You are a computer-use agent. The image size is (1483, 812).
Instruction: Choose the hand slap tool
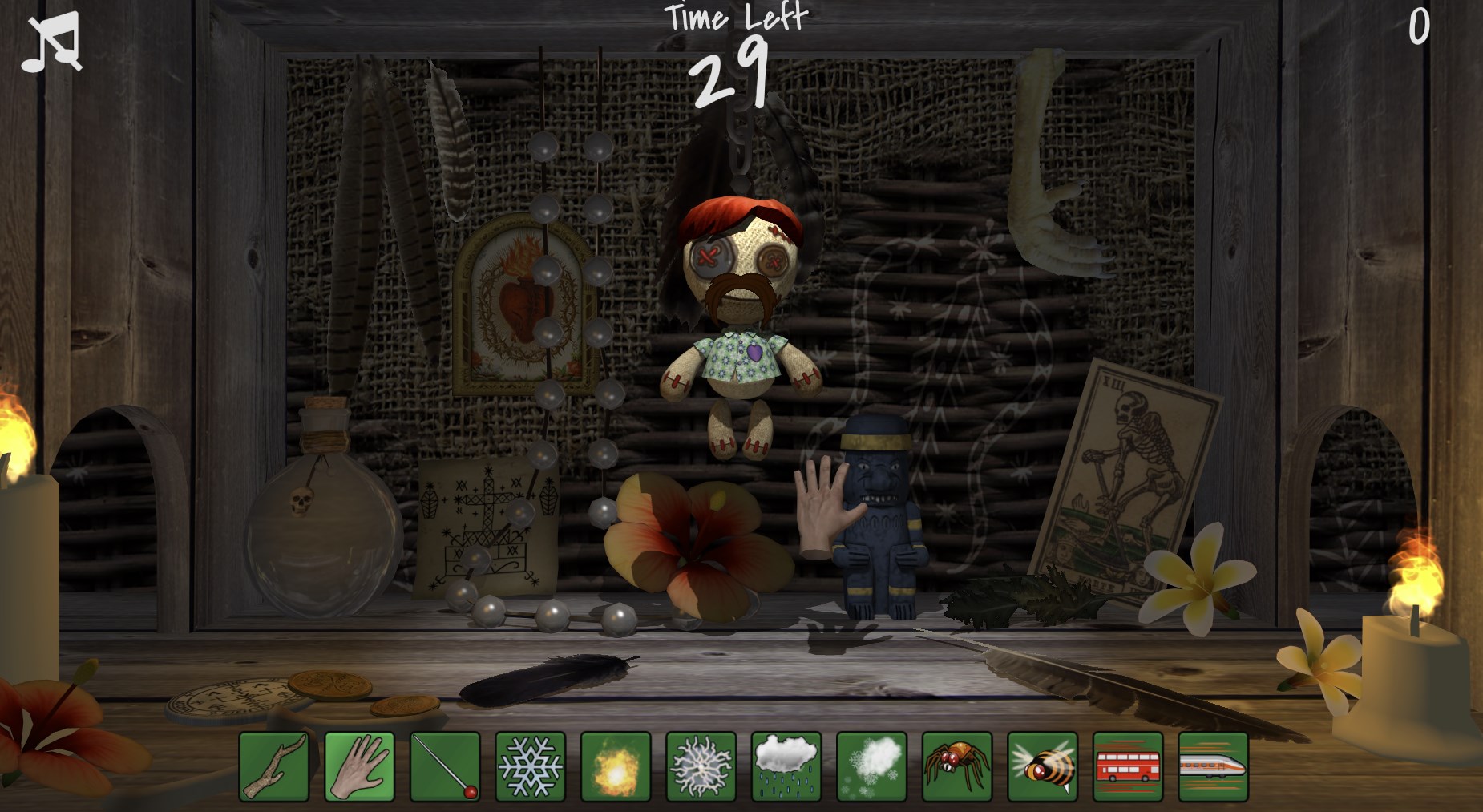(x=359, y=766)
